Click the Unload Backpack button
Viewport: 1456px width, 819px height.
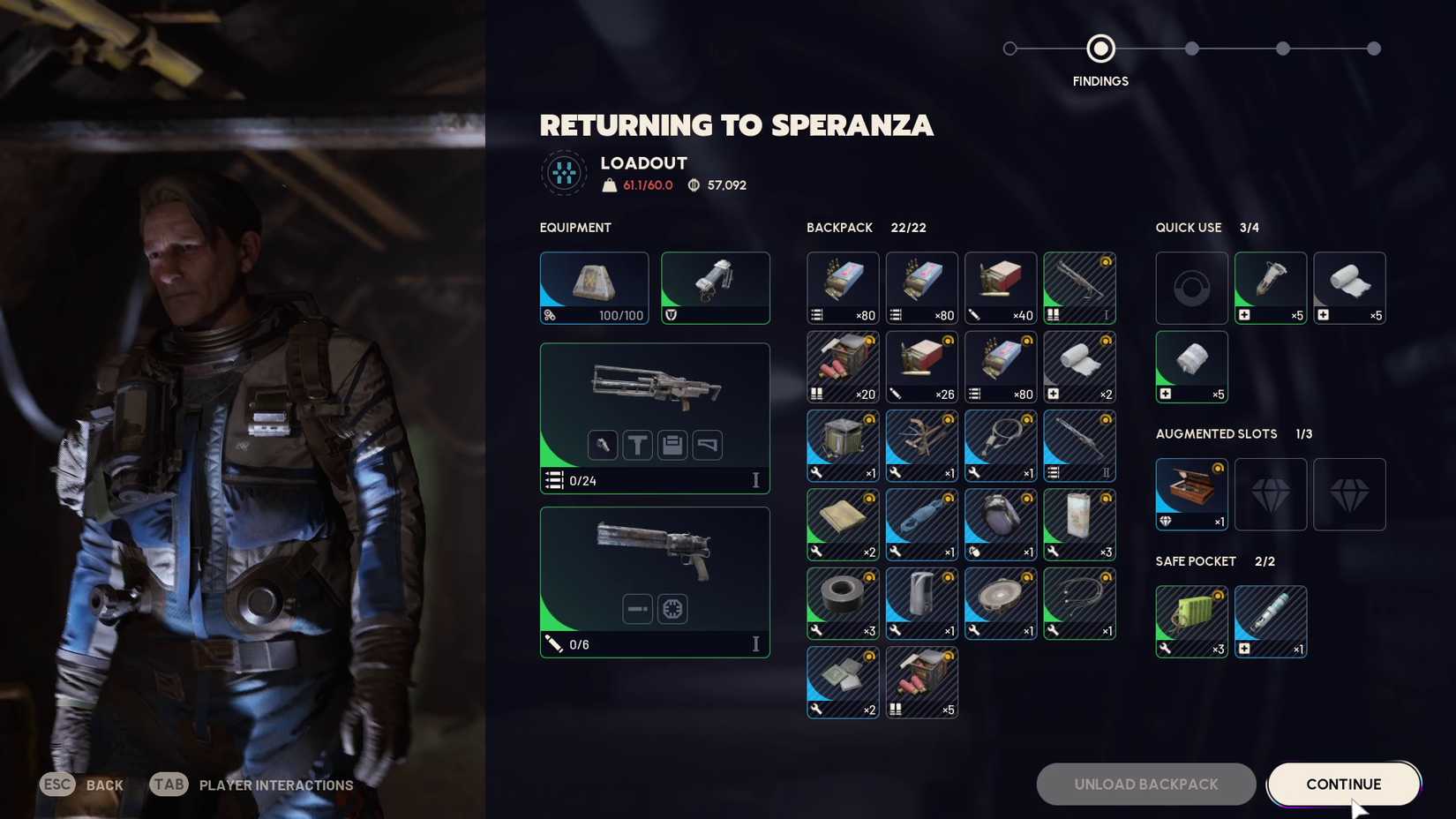tap(1145, 784)
